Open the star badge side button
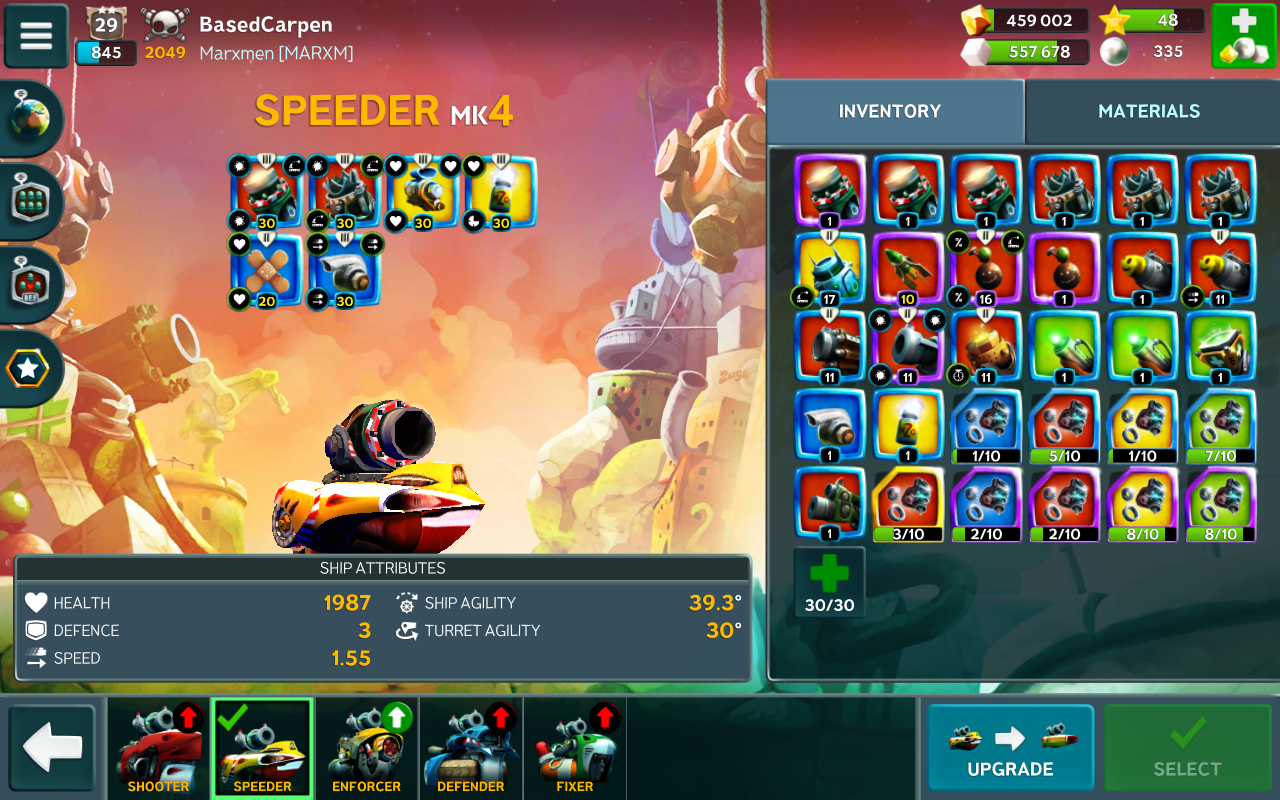 pyautogui.click(x=29, y=369)
